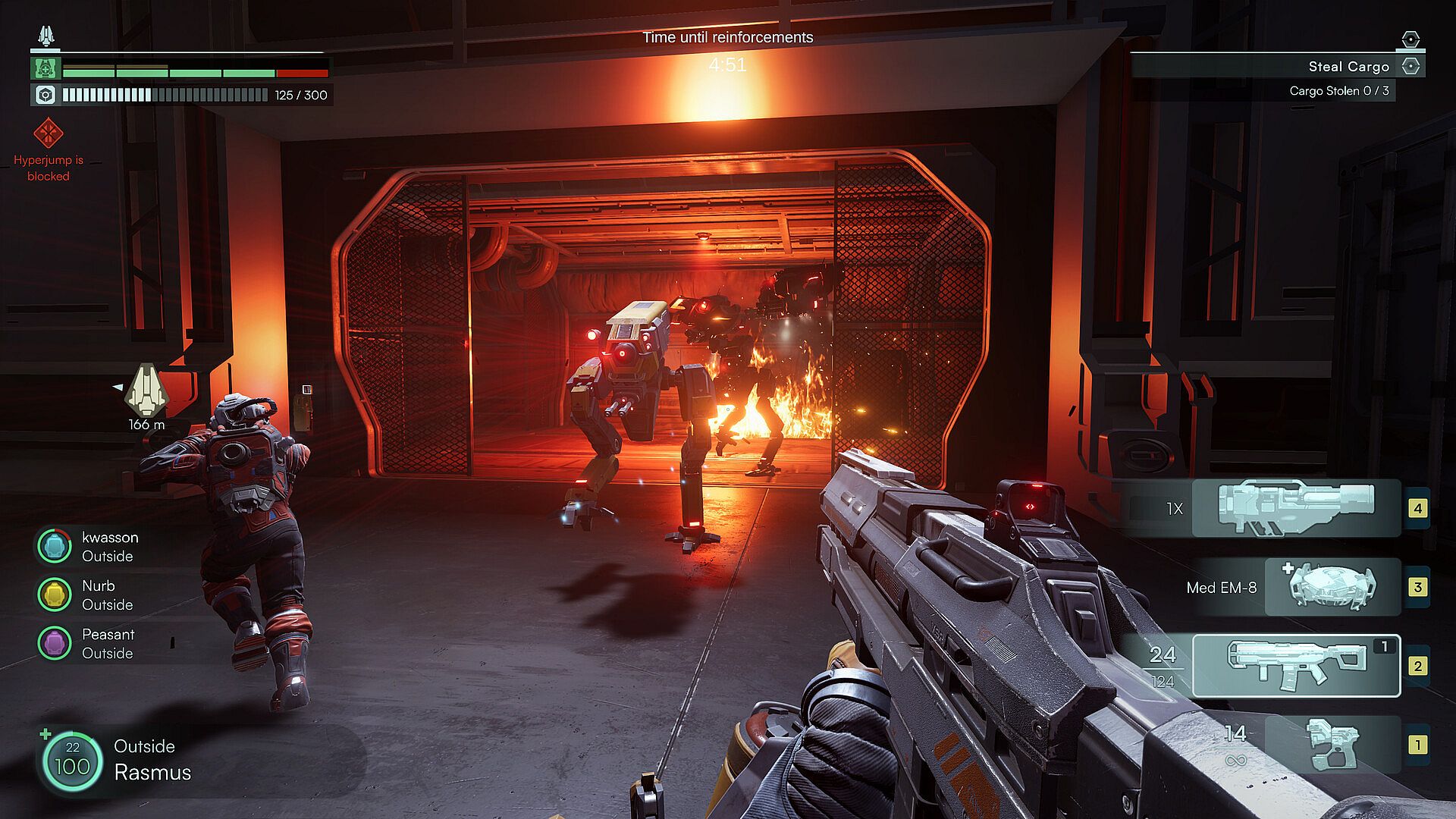Viewport: 1456px width, 819px height.
Task: Click the ship icon above the health bar
Action: [46, 35]
